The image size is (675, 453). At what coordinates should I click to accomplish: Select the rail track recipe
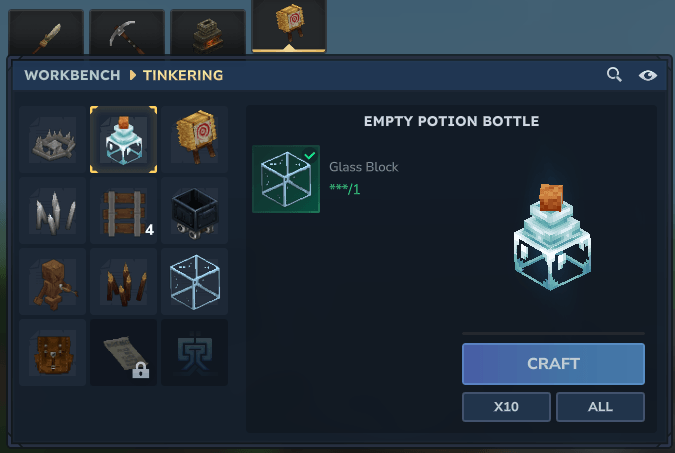(123, 211)
